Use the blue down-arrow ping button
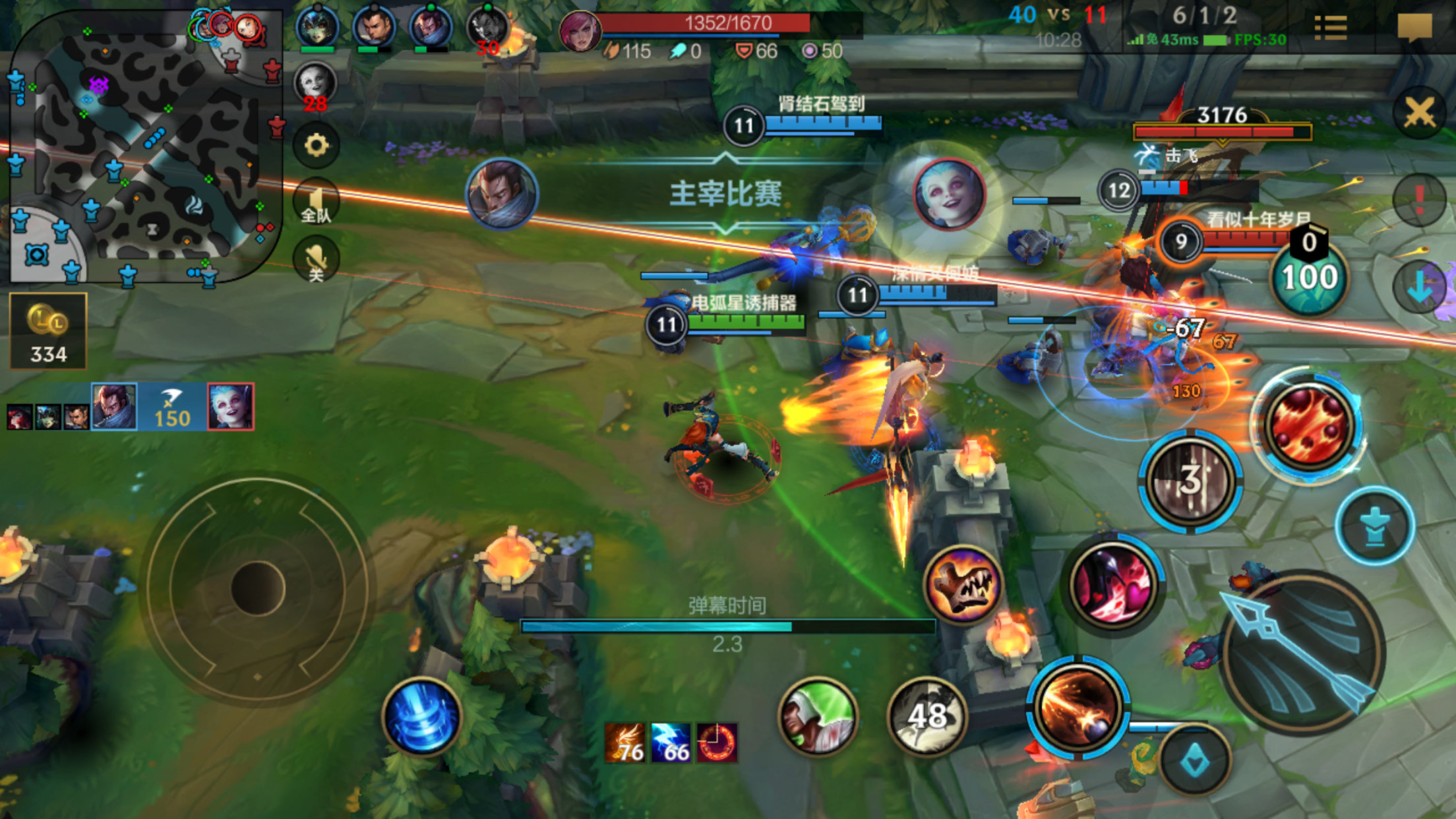1456x819 pixels. click(x=1419, y=287)
